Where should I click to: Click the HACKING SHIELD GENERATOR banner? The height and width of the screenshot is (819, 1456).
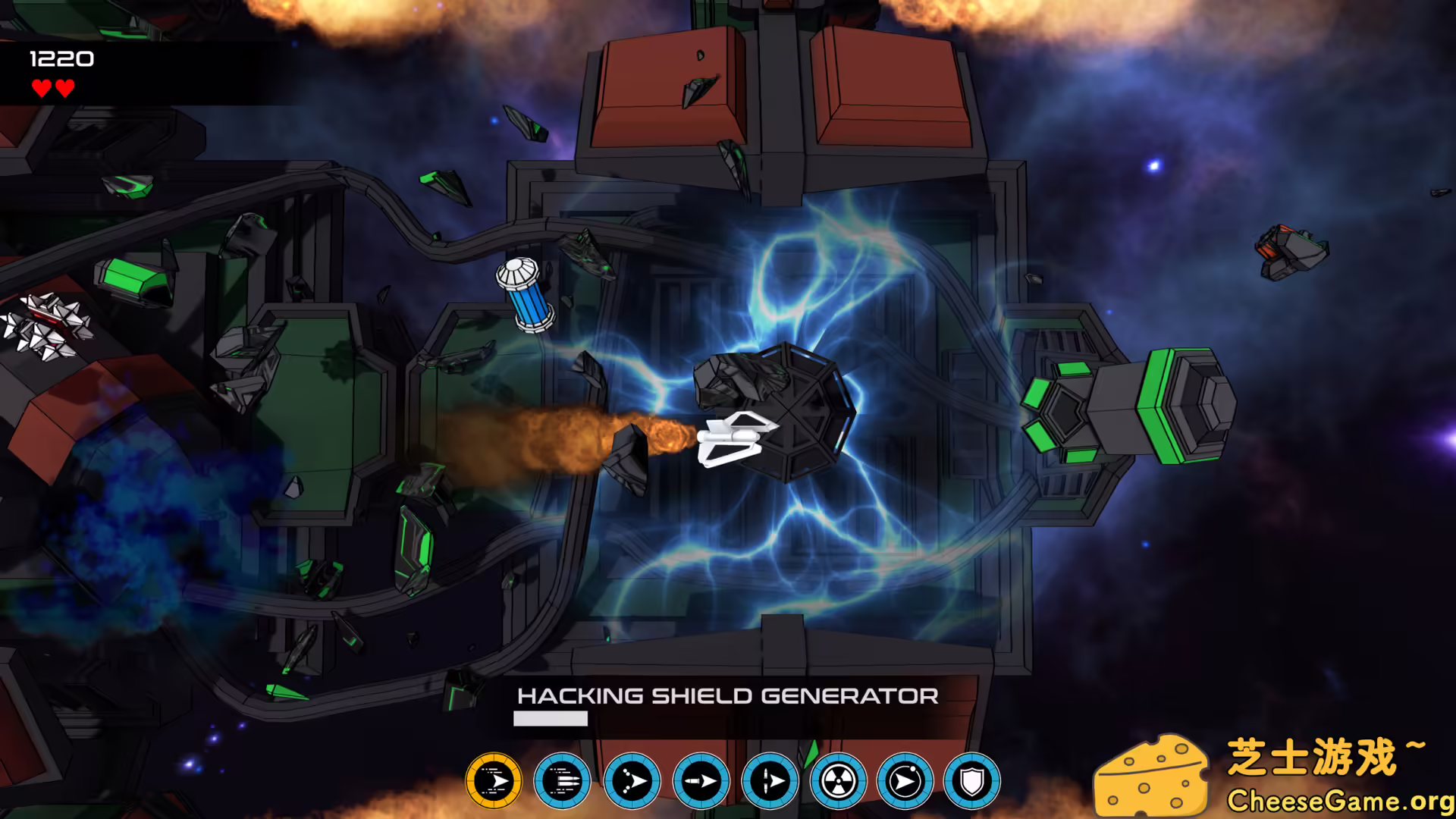click(727, 695)
